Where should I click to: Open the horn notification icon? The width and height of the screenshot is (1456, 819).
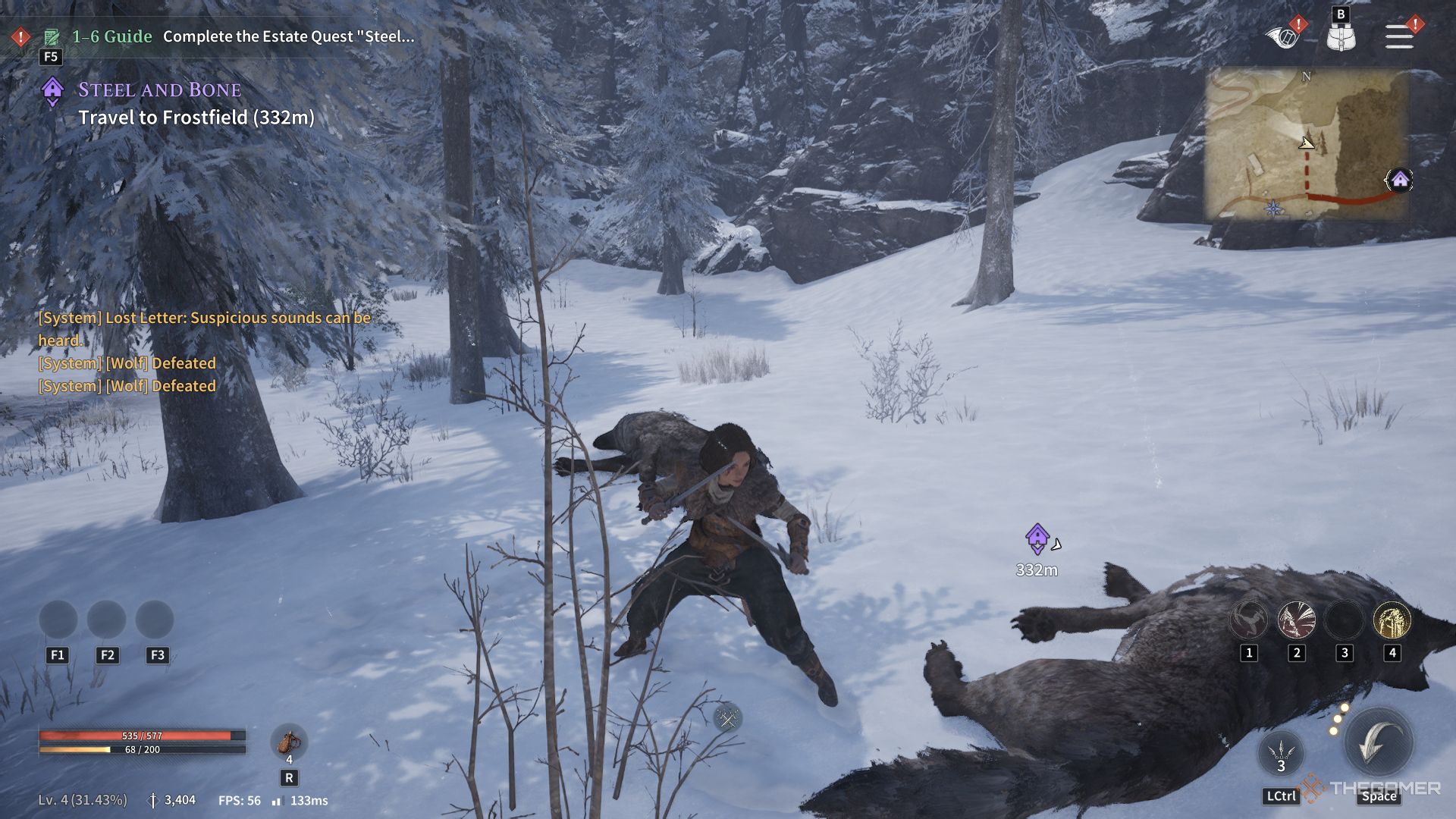click(x=1283, y=35)
